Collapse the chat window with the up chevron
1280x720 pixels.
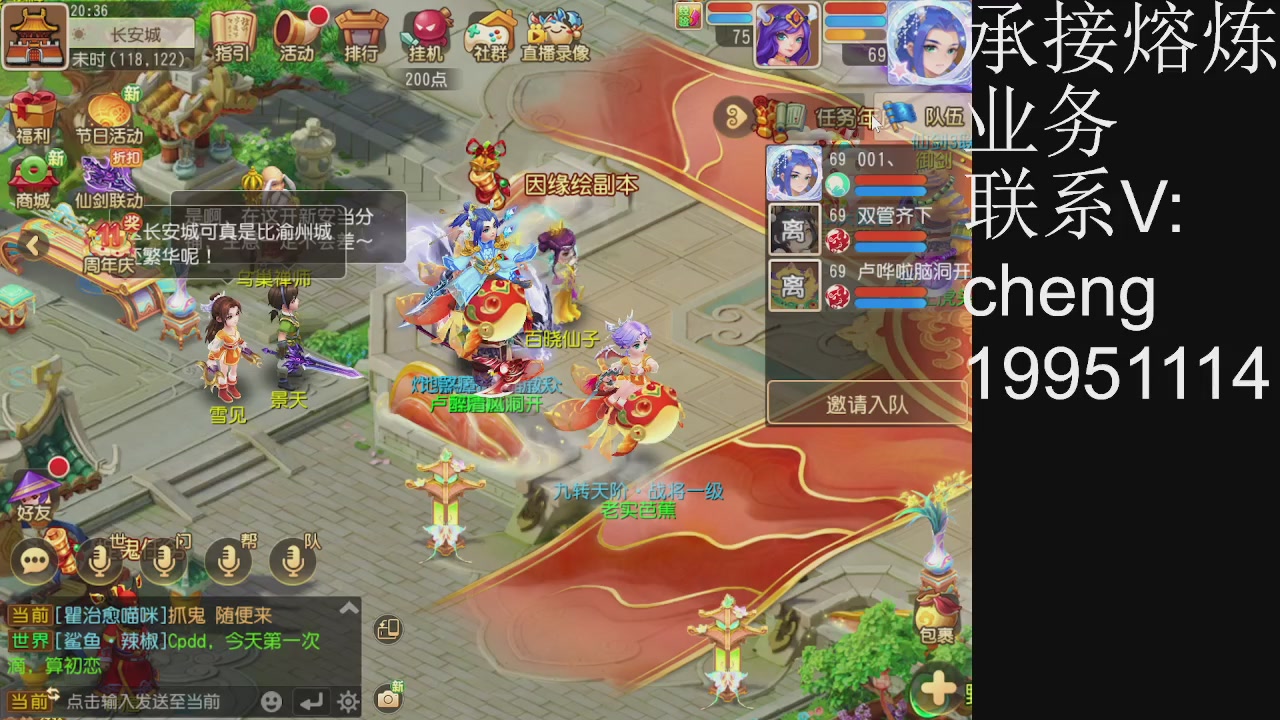point(349,606)
